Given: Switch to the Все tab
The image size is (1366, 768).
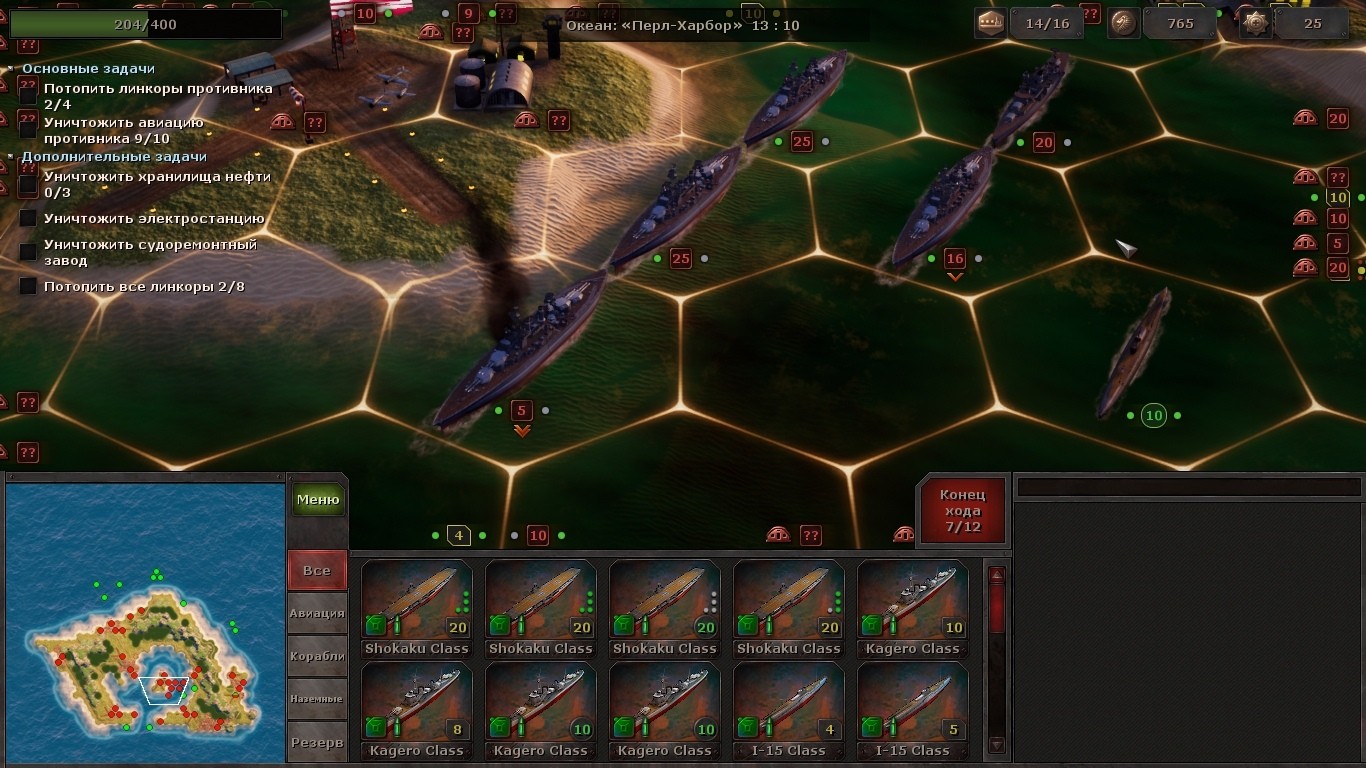Looking at the screenshot, I should (317, 570).
